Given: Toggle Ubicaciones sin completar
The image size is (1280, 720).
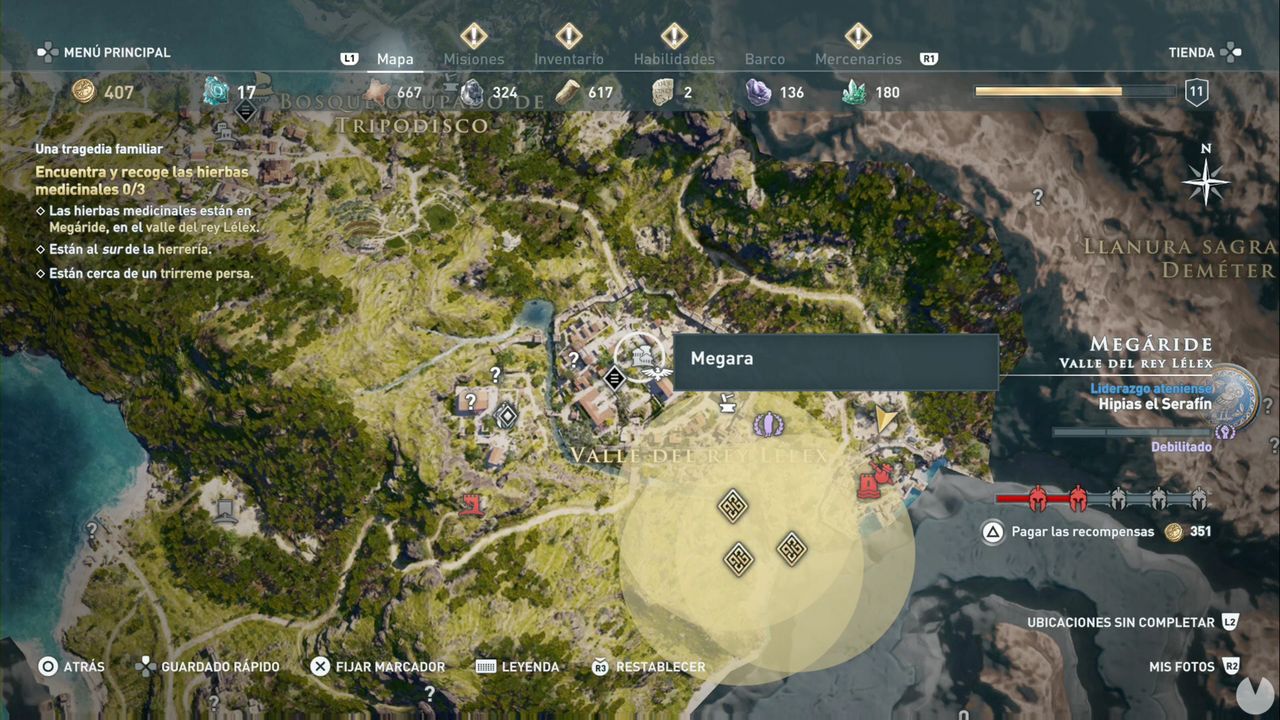Looking at the screenshot, I should [1120, 622].
